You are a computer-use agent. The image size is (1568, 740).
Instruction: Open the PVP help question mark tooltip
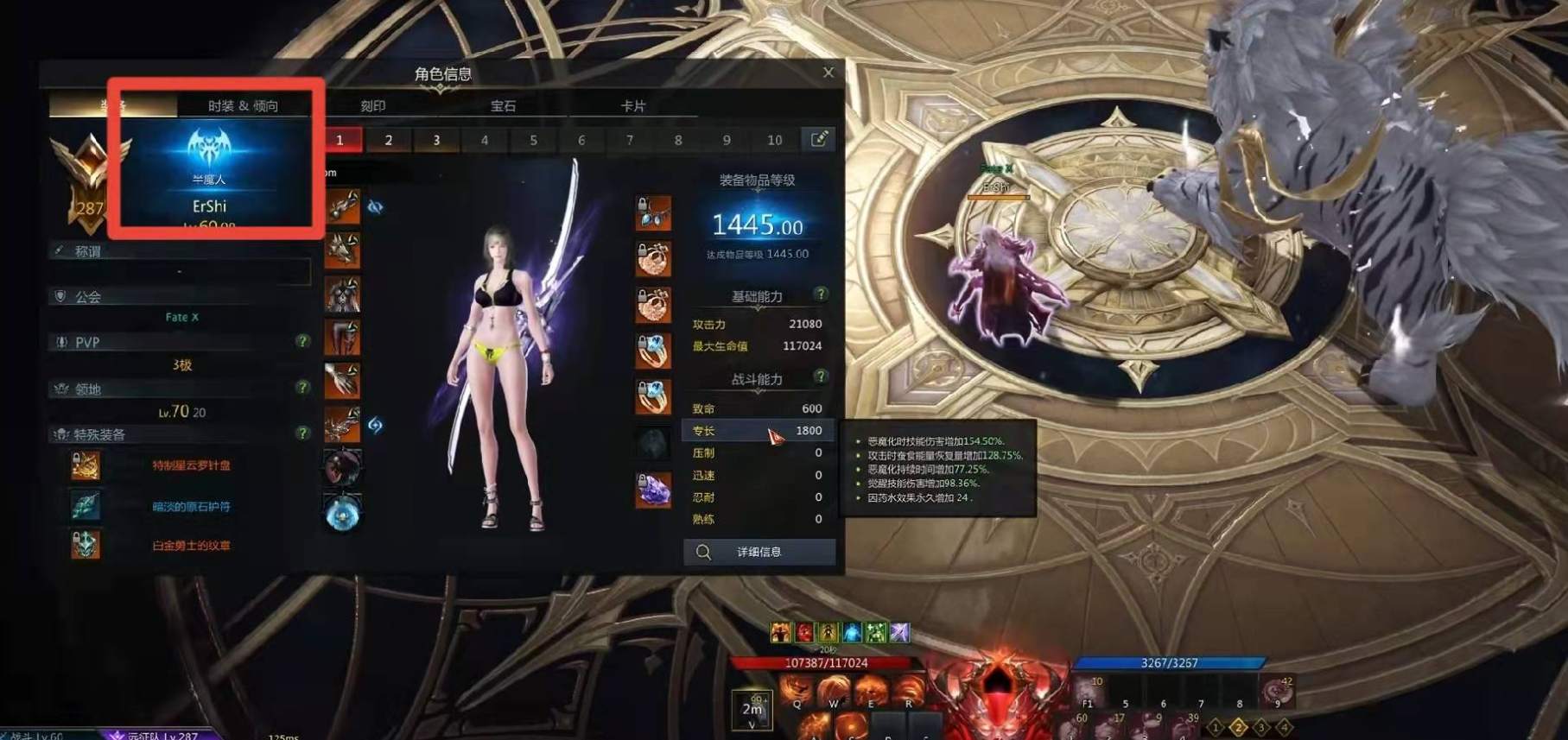tap(302, 342)
